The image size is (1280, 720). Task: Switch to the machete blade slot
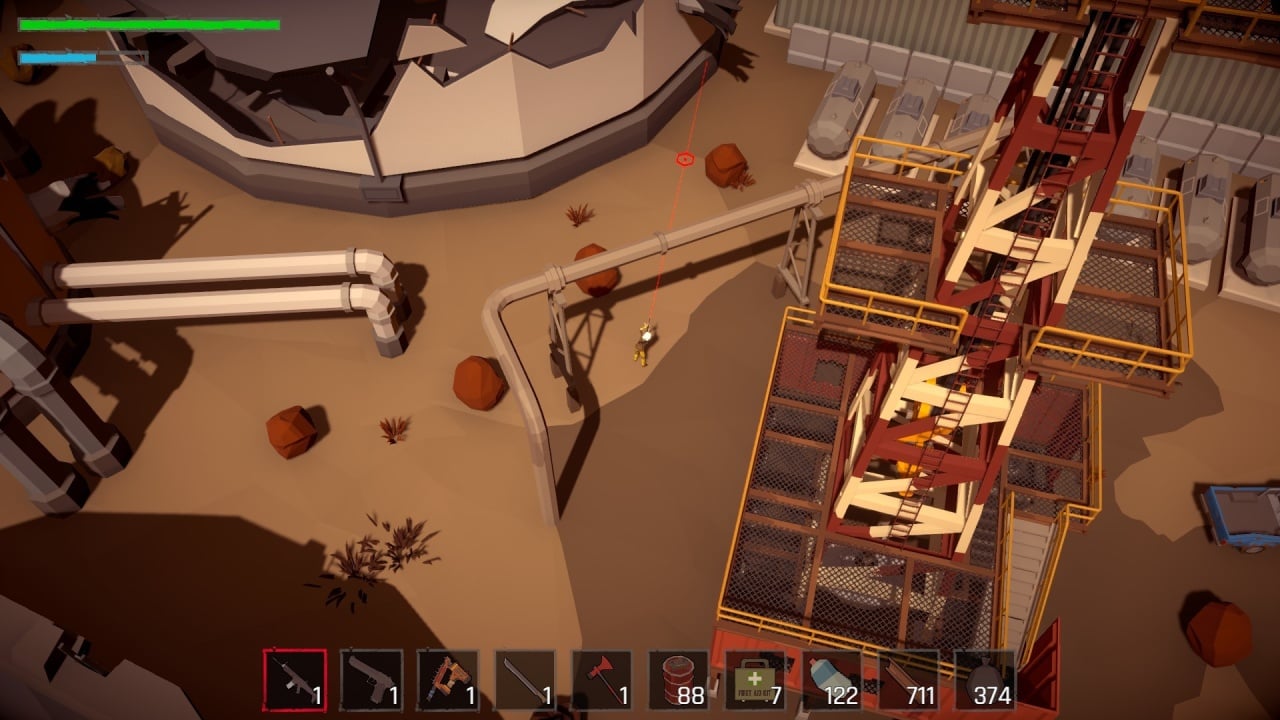(525, 680)
